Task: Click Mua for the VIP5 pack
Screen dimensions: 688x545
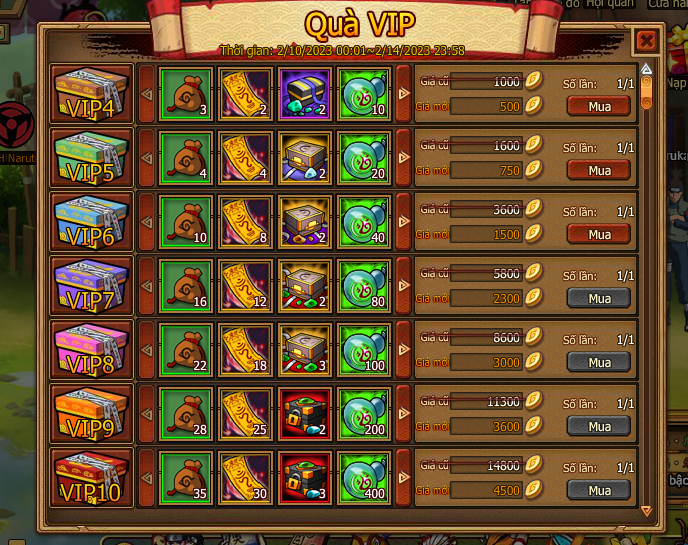Action: coord(599,170)
